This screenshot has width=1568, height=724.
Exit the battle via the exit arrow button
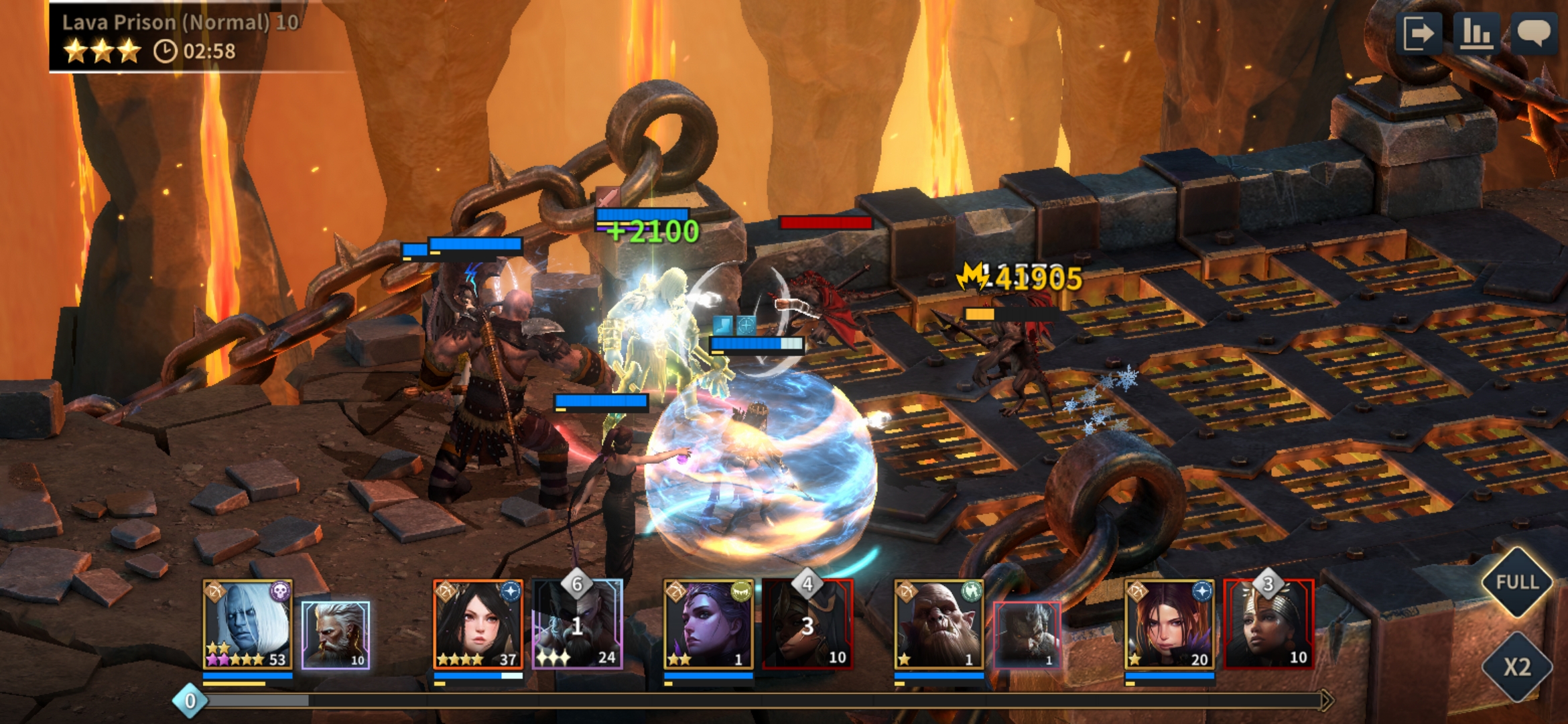[x=1419, y=33]
